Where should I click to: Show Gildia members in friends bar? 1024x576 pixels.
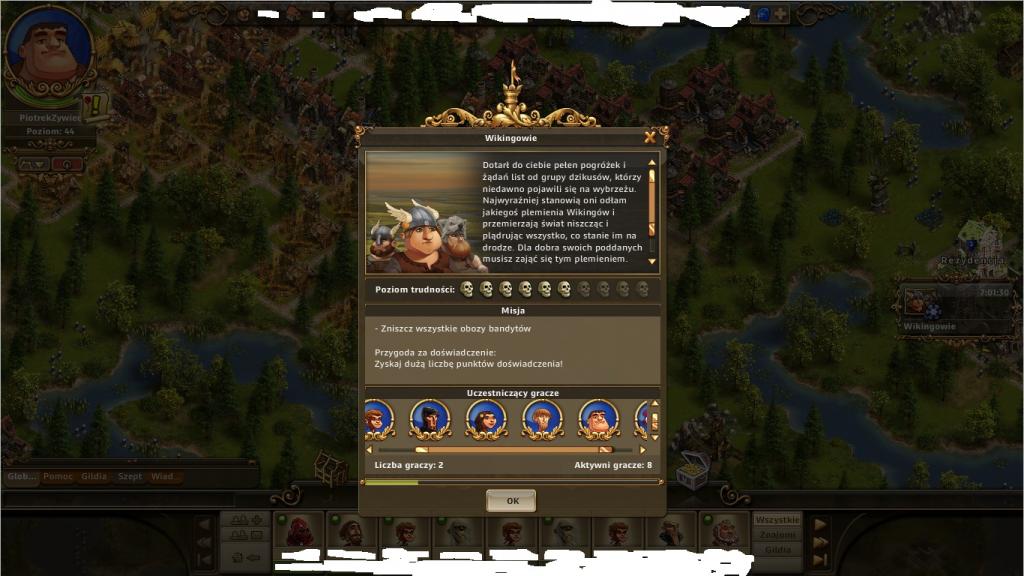pos(777,550)
